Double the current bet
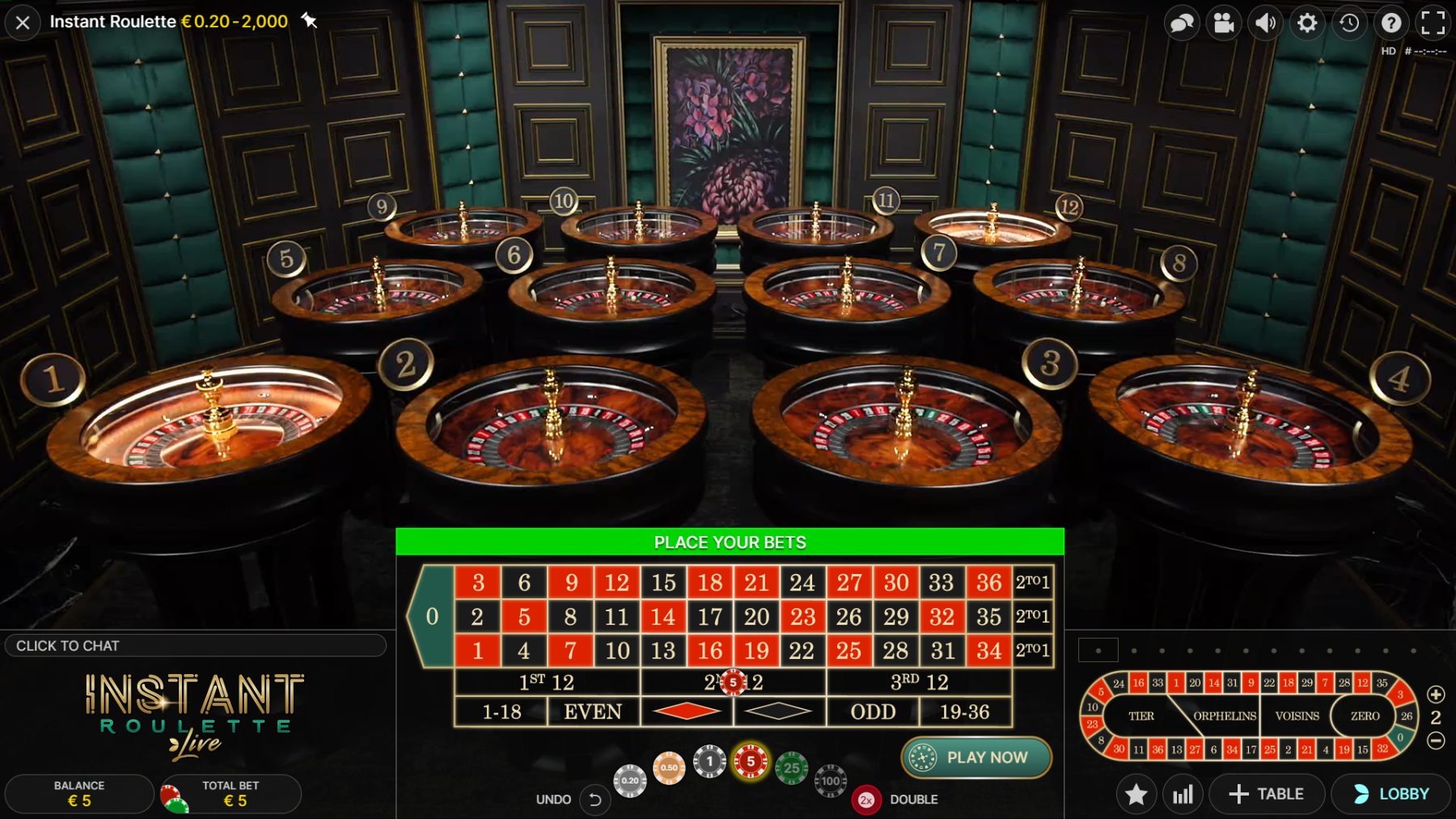 (x=866, y=800)
